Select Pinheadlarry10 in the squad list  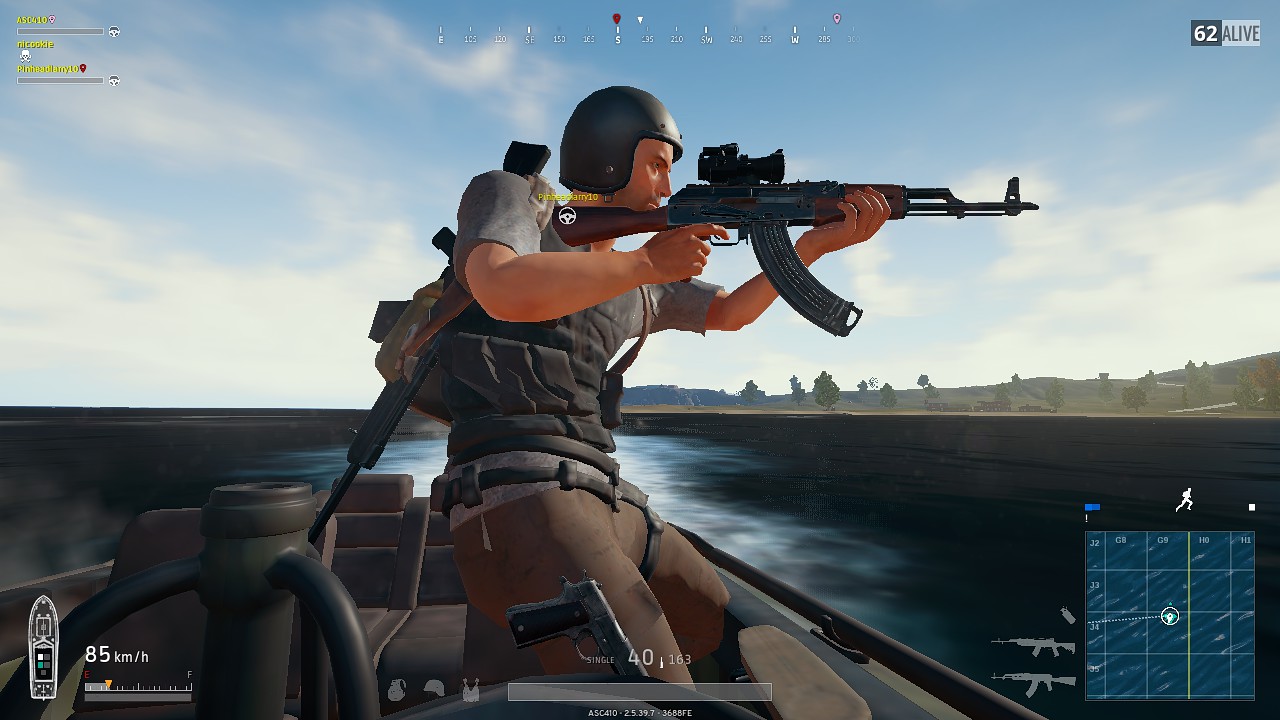point(46,69)
